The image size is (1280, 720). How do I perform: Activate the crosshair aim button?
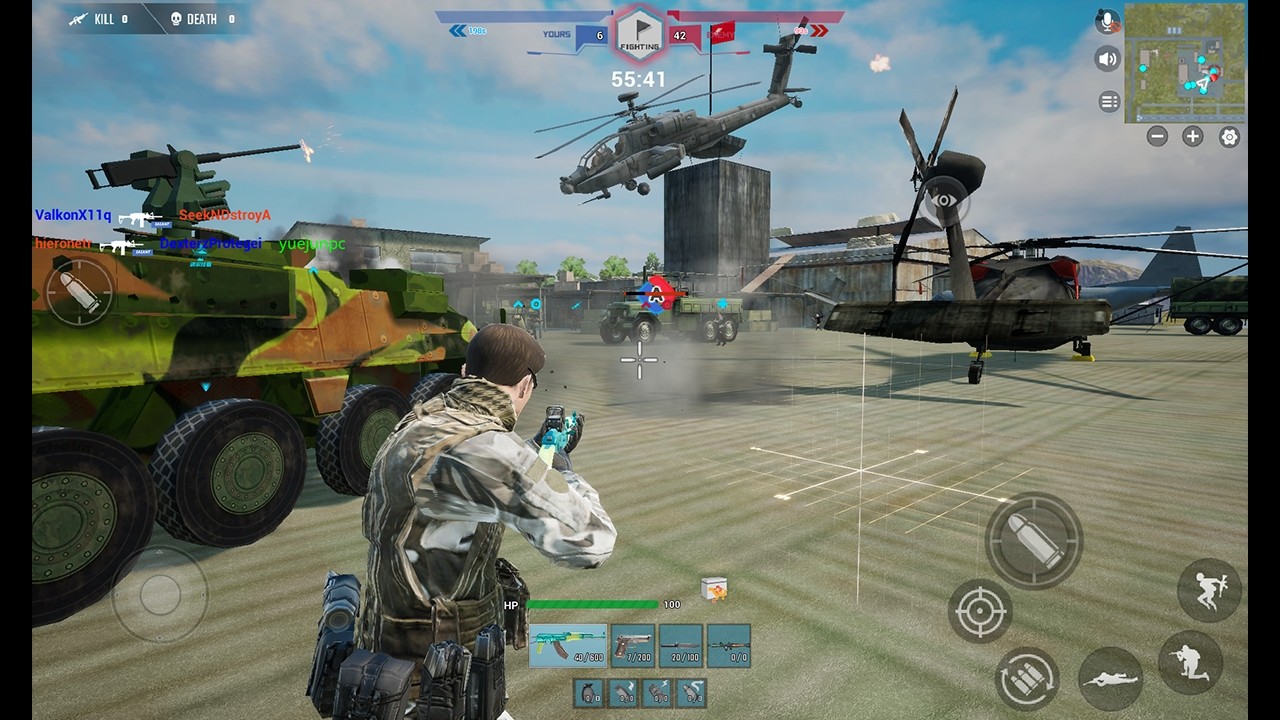point(980,610)
